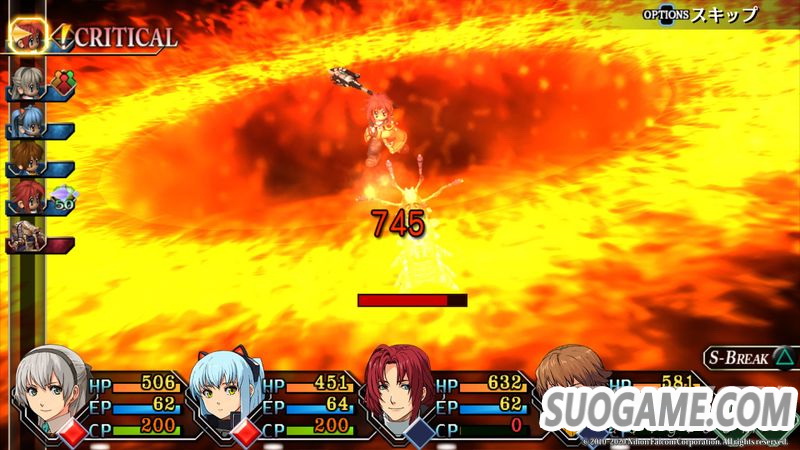The image size is (800, 450).
Task: Select the silver-haired turn order icon
Action: pyautogui.click(x=27, y=84)
